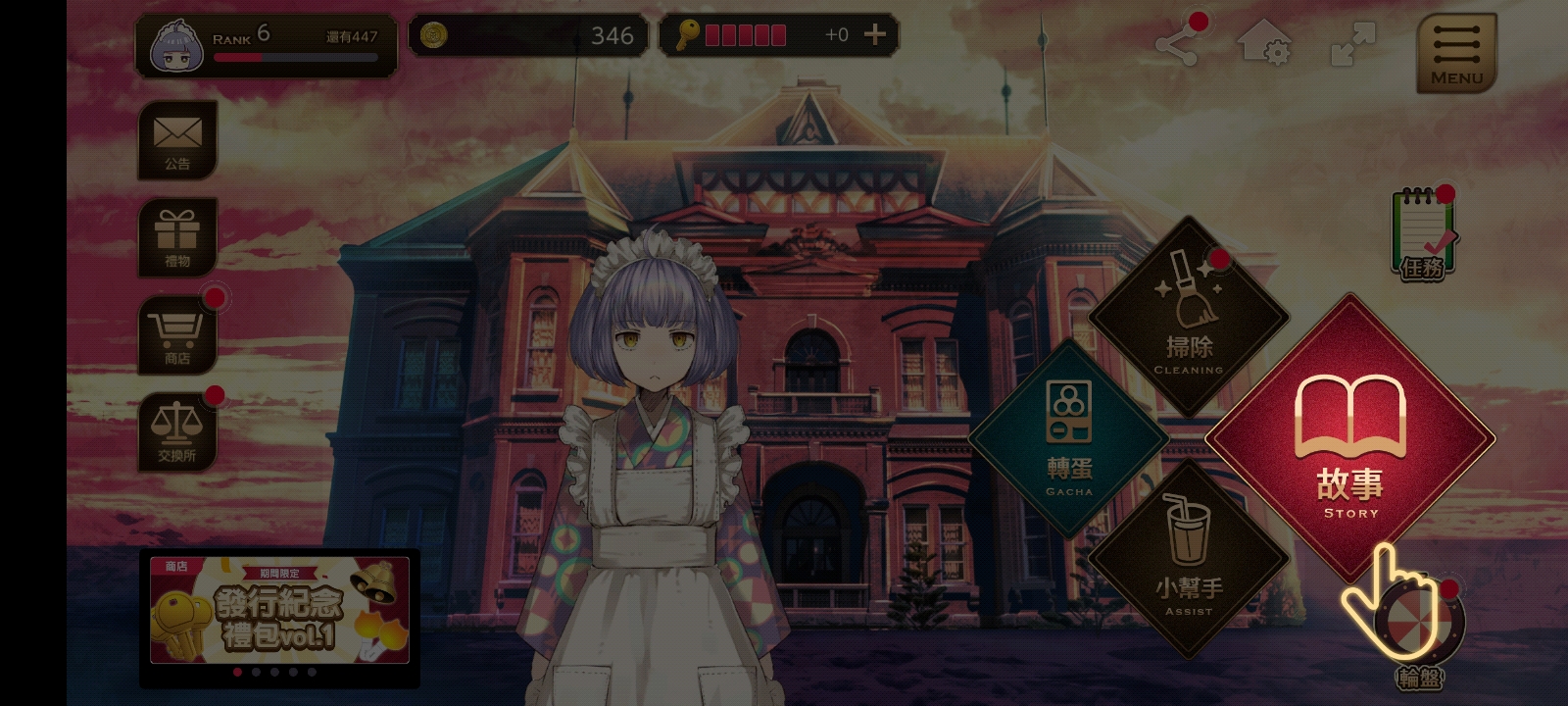Open the gift box (禮物) icon
1568x706 pixels.
pyautogui.click(x=177, y=237)
